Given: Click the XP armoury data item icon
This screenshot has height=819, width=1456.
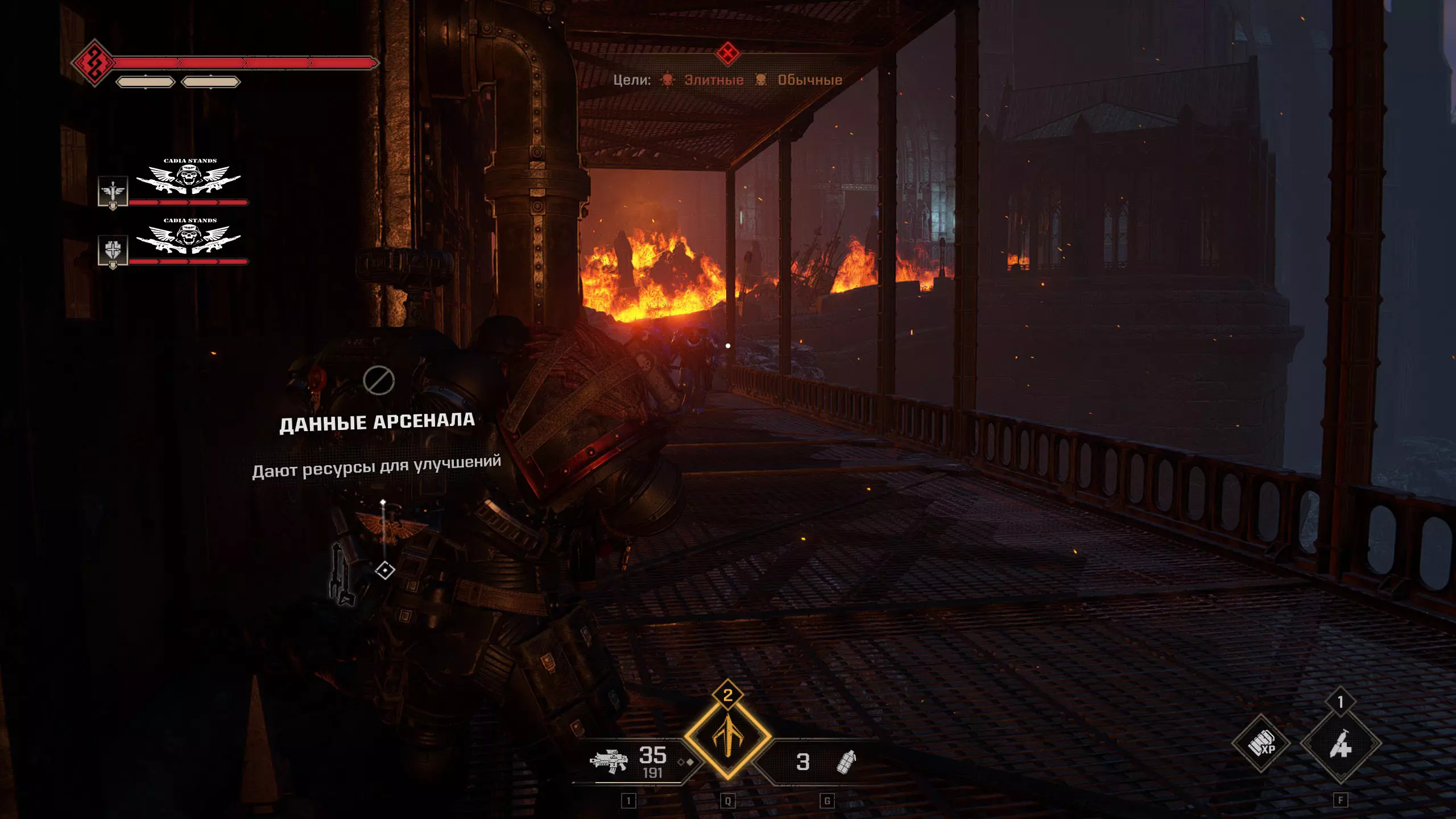Looking at the screenshot, I should coord(1261,743).
